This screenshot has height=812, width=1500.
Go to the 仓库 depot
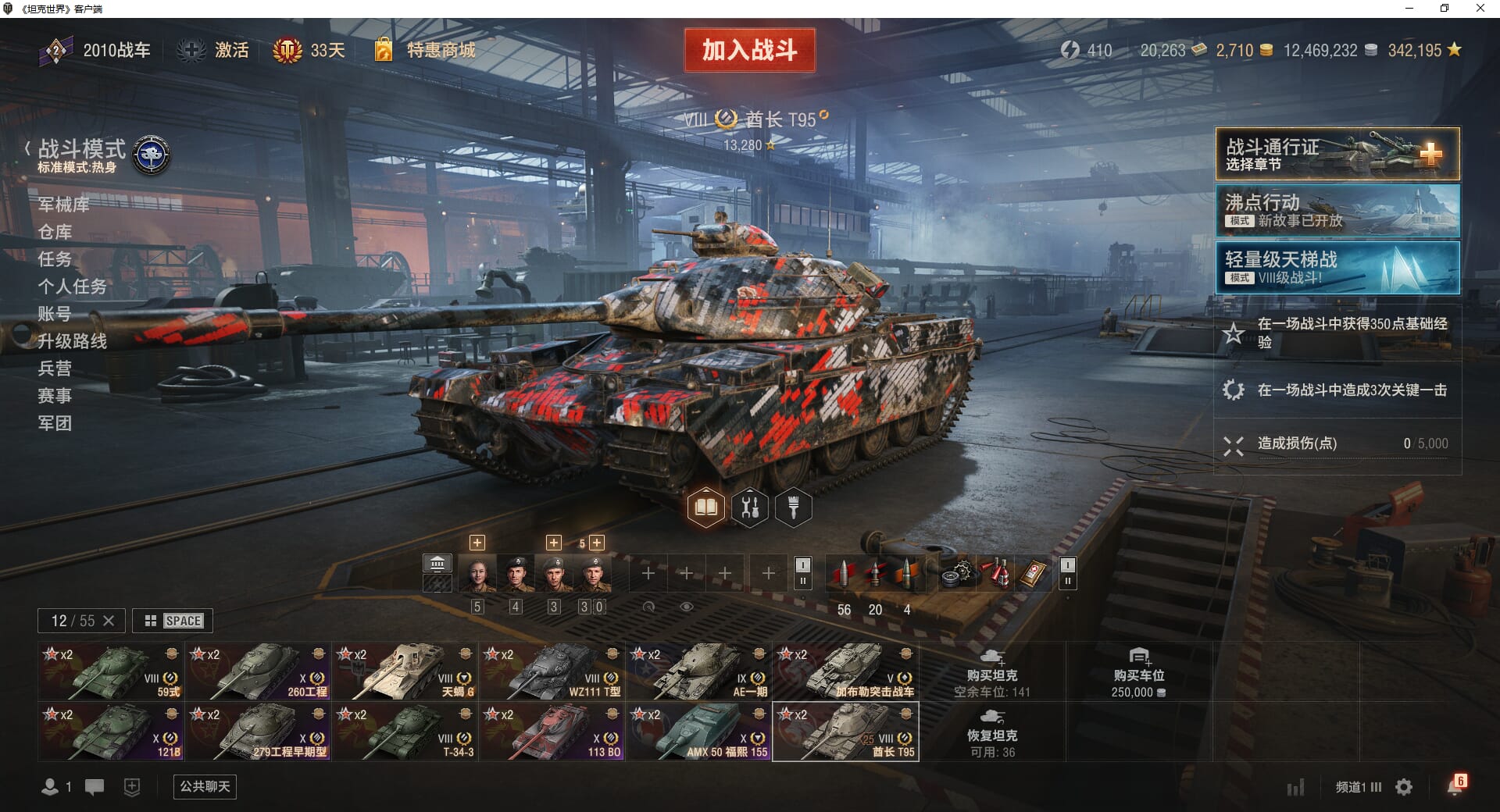pyautogui.click(x=55, y=232)
